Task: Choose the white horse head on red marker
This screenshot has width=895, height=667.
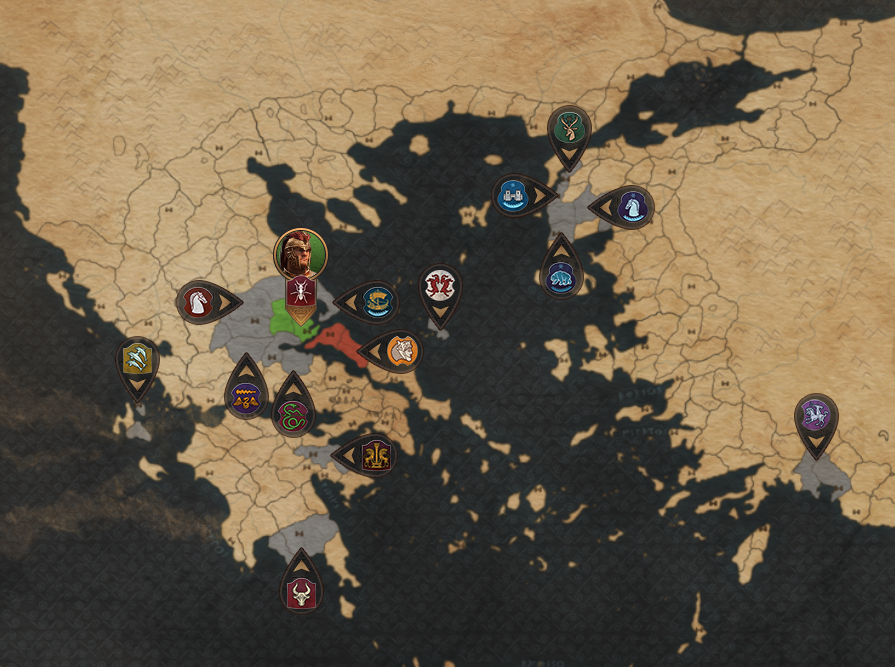Action: pos(197,301)
